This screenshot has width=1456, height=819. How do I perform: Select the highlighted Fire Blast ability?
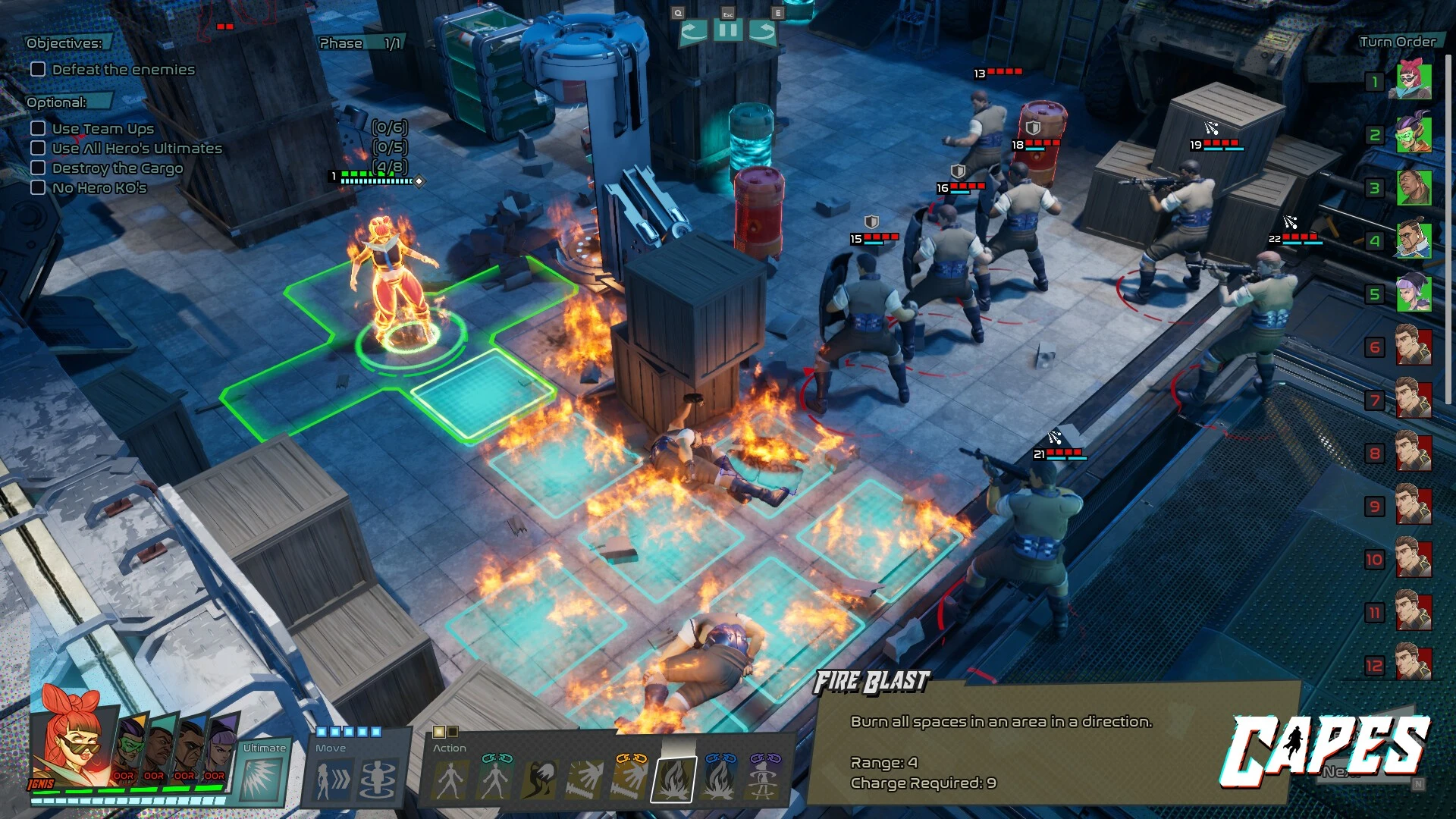[673, 780]
